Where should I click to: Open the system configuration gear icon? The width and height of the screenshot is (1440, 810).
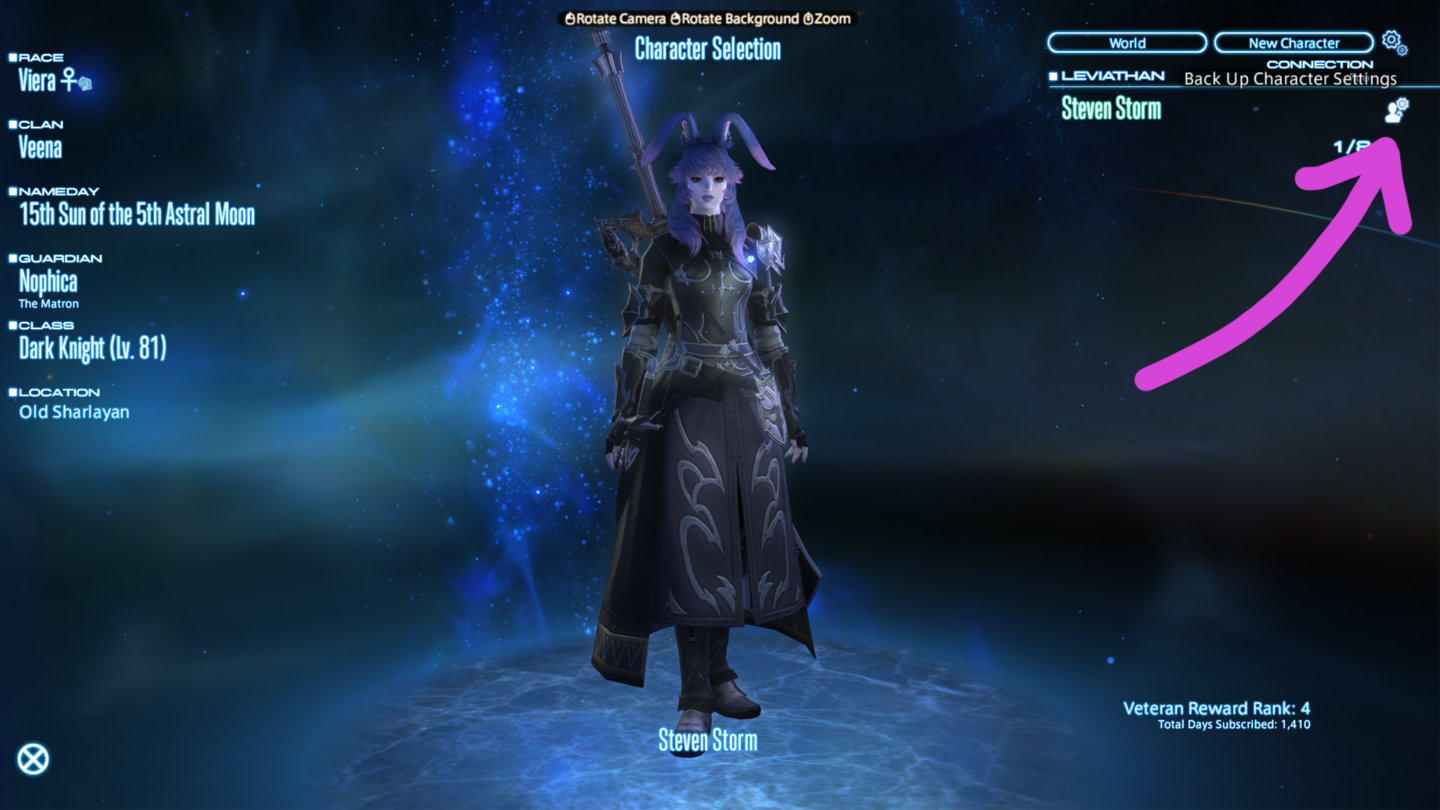point(1391,38)
